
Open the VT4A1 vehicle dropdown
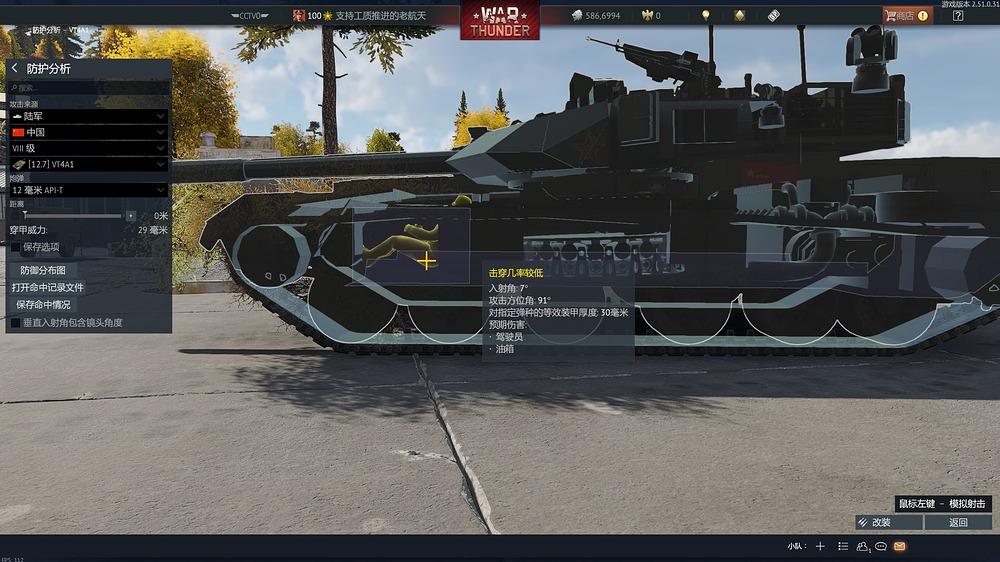point(88,163)
